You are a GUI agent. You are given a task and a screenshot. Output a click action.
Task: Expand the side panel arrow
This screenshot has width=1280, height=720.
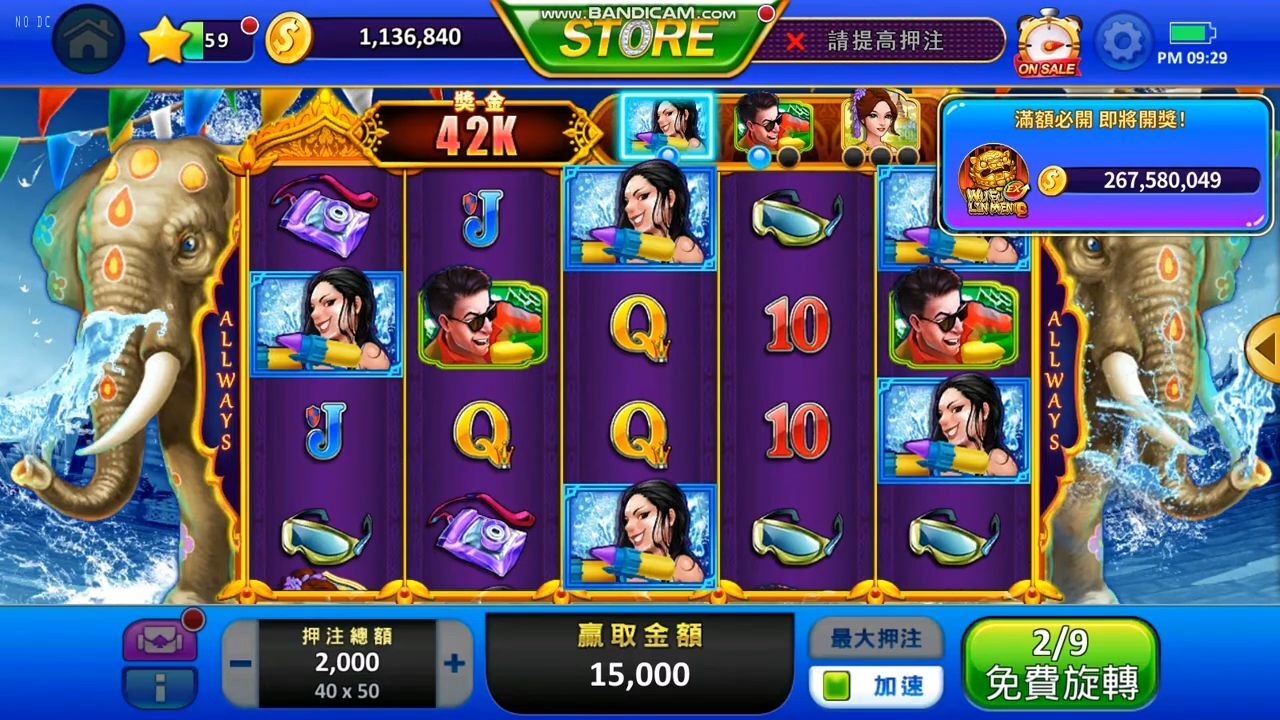pyautogui.click(x=1265, y=347)
